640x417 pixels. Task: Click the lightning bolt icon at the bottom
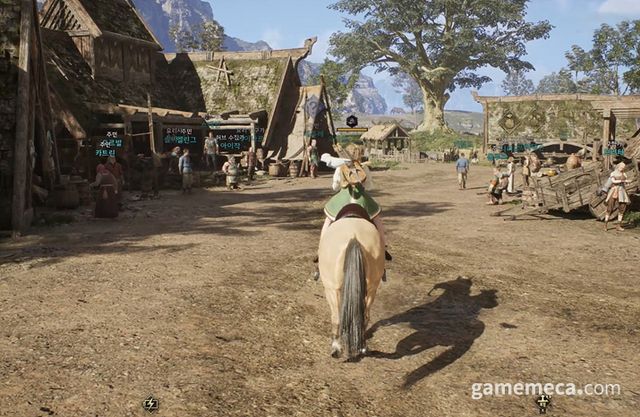tap(150, 404)
